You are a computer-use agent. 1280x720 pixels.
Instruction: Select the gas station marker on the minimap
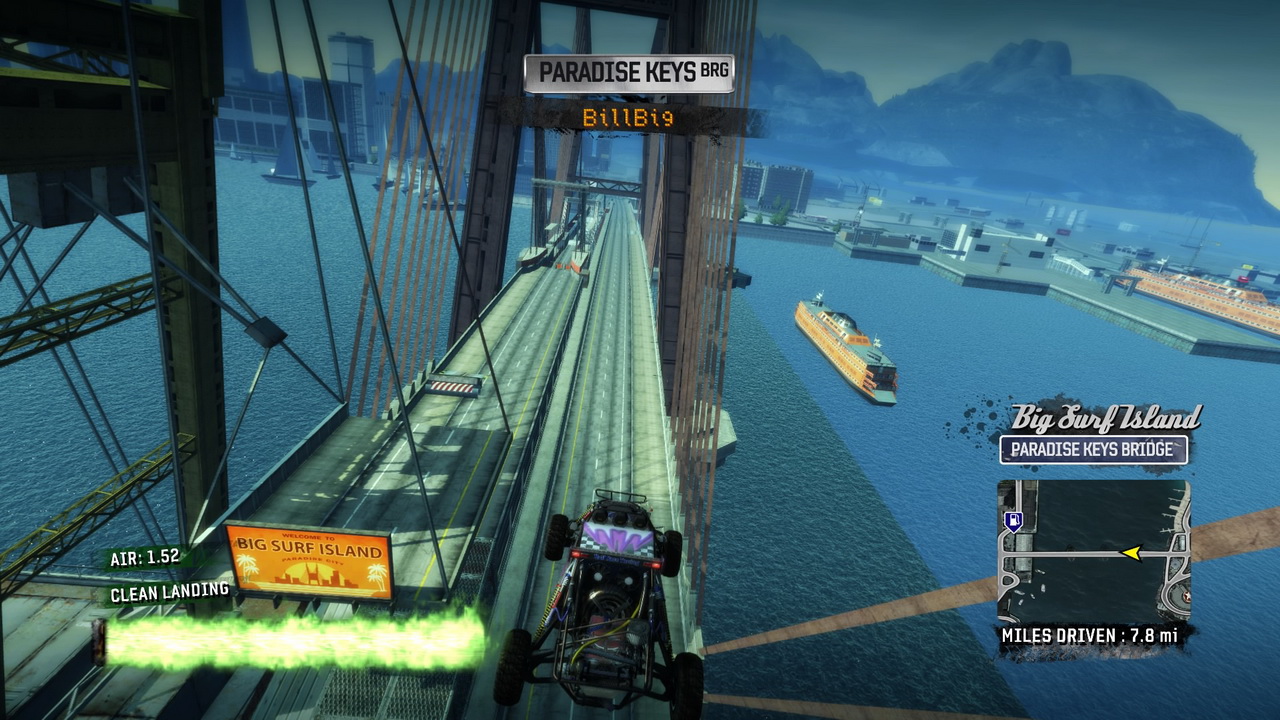click(1014, 520)
